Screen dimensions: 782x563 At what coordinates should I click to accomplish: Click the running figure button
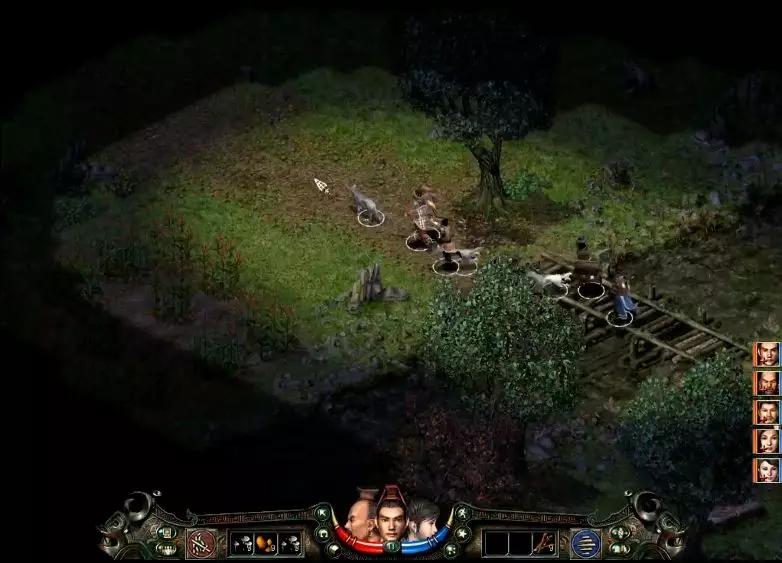pyautogui.click(x=461, y=516)
